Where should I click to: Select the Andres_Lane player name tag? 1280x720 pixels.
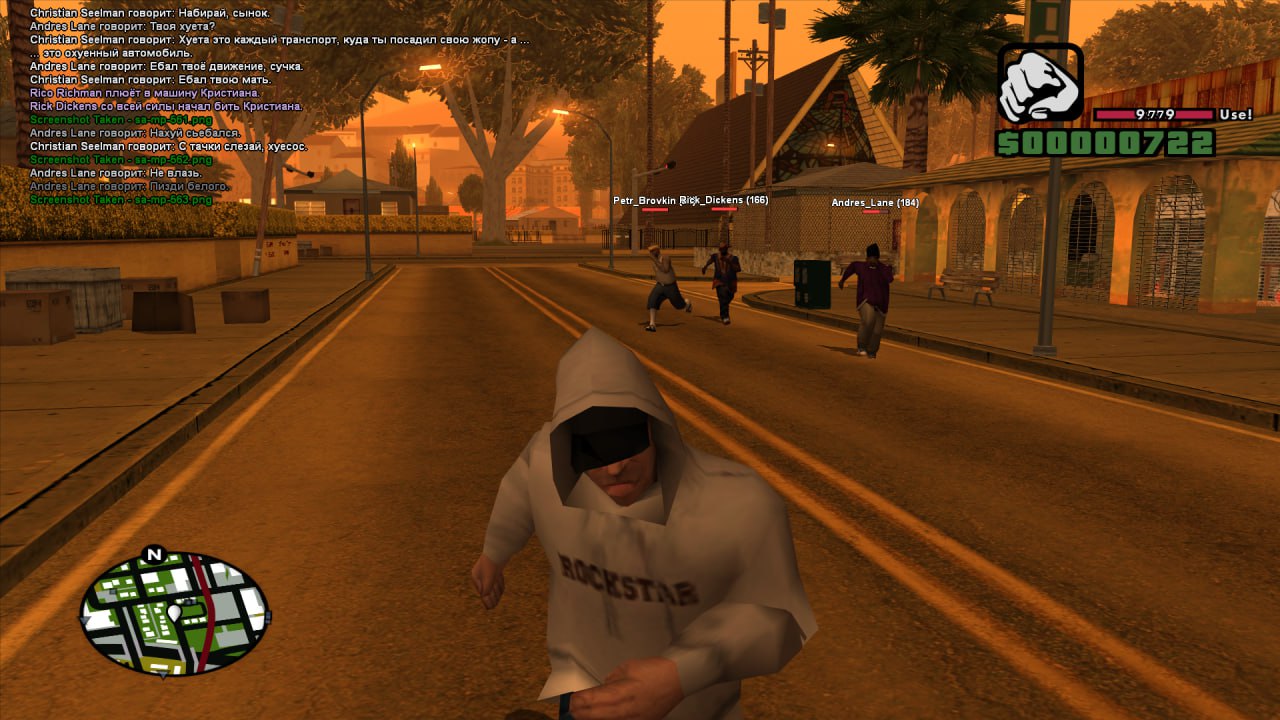coord(874,203)
